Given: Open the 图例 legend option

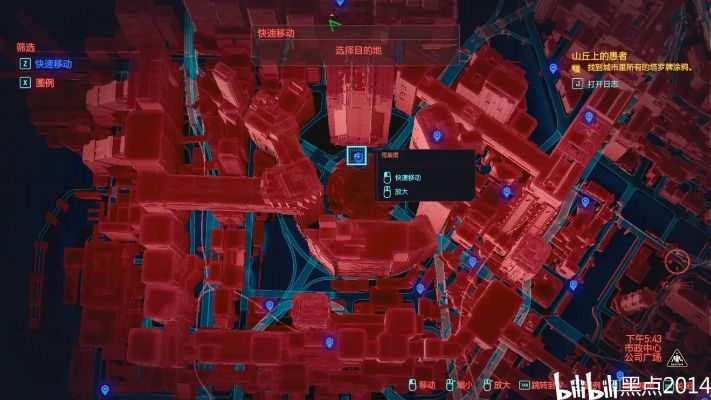Looking at the screenshot, I should pos(44,83).
